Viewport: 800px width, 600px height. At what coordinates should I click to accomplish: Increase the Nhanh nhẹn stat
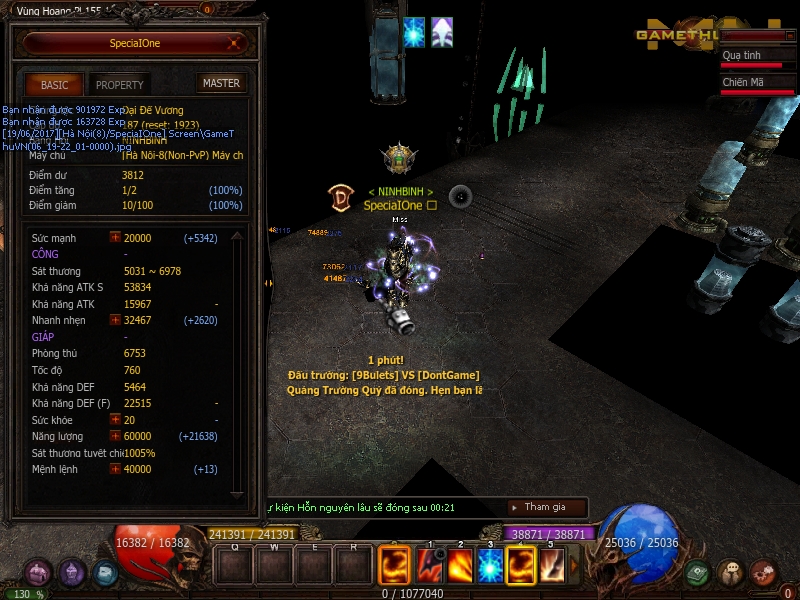click(115, 320)
